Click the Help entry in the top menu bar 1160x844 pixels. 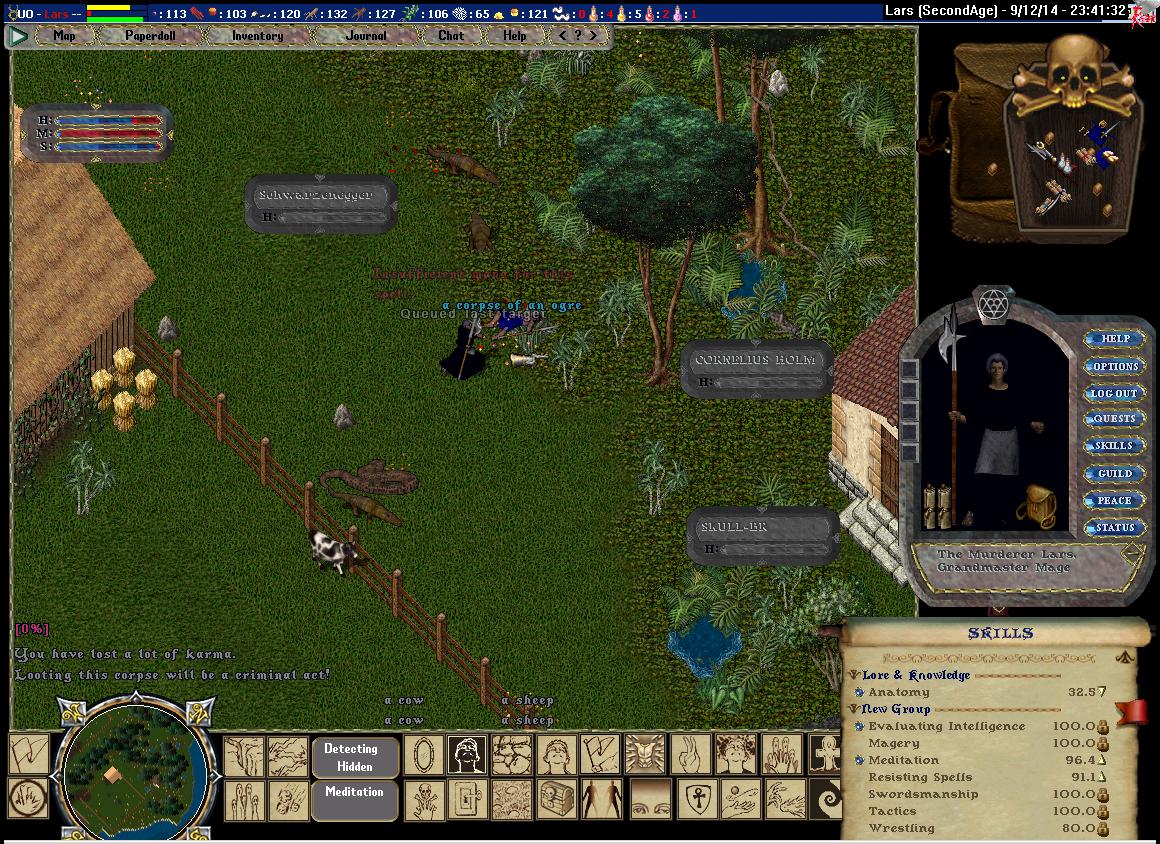tap(514, 36)
